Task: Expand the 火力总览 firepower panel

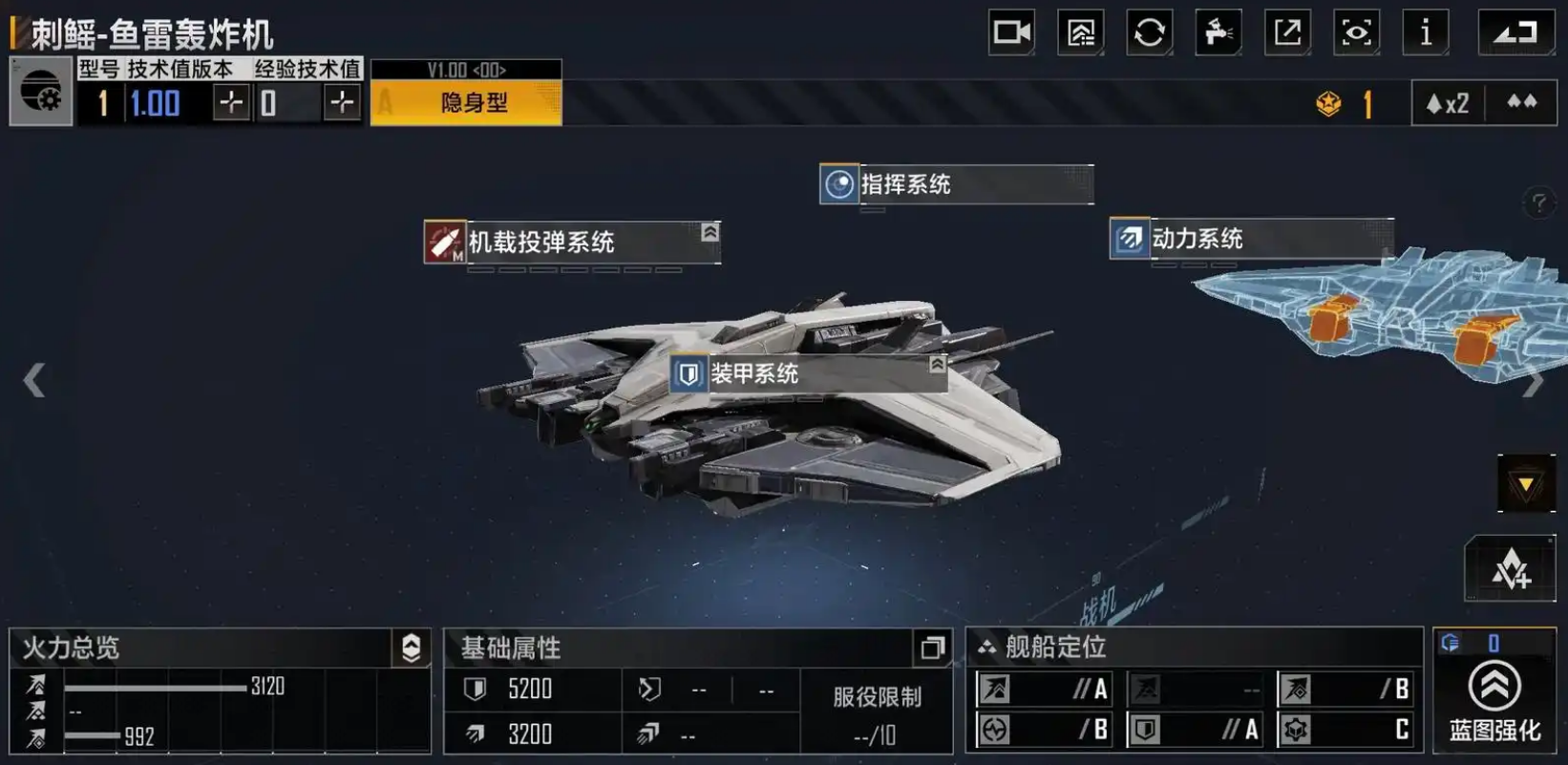Action: click(412, 648)
